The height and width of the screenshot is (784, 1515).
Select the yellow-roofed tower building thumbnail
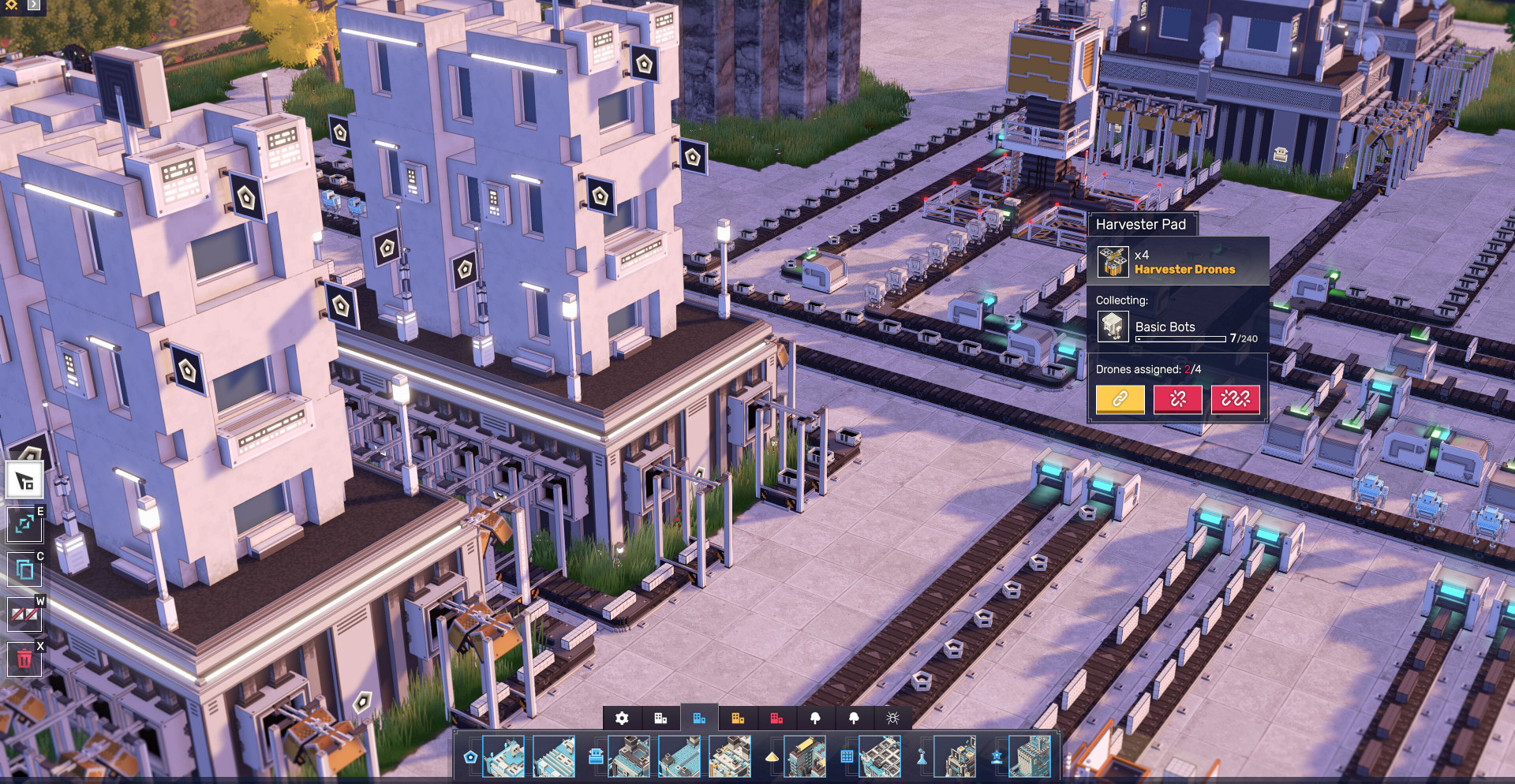pos(805,756)
